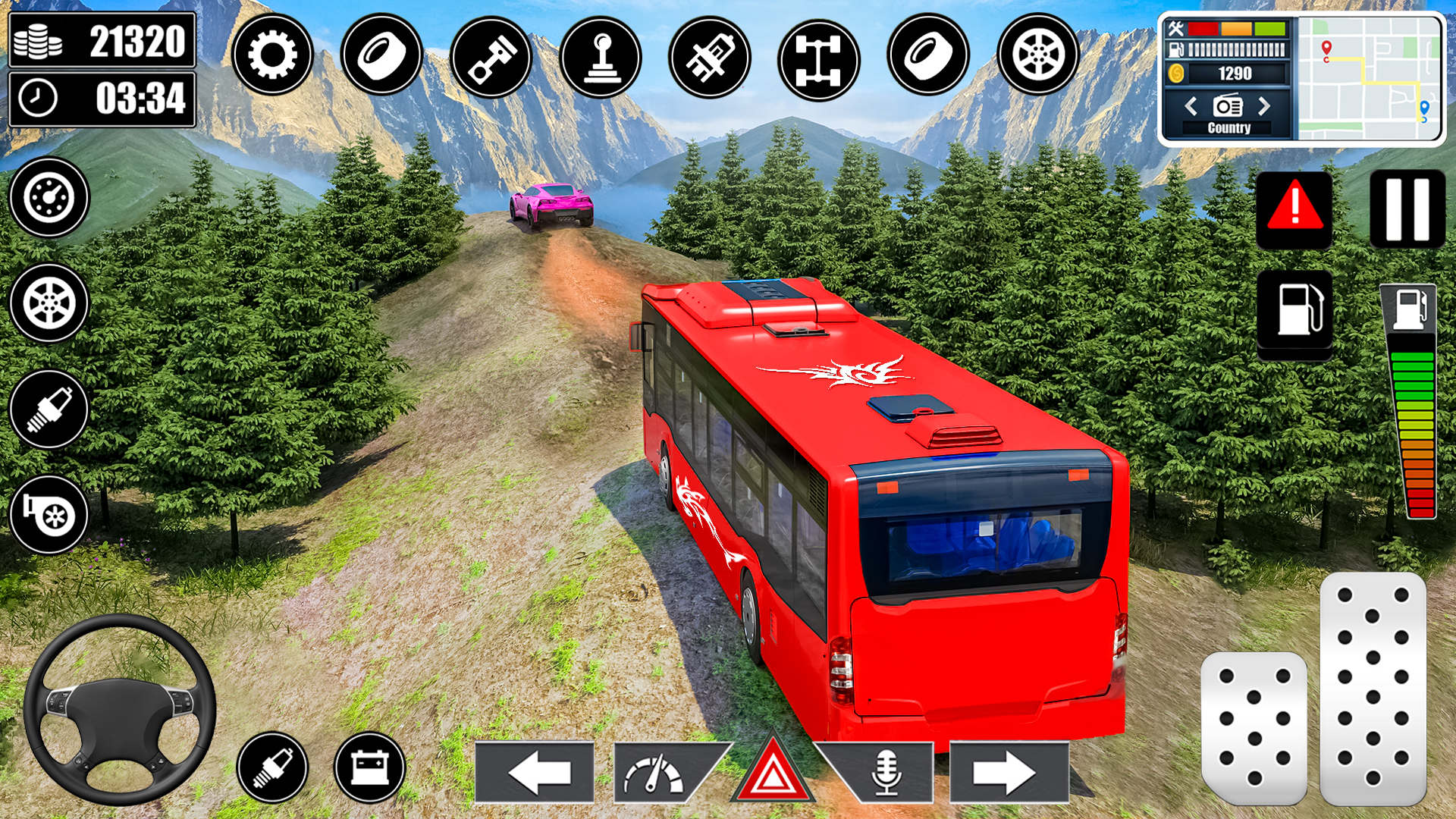Open the route minimap

[x=1369, y=78]
